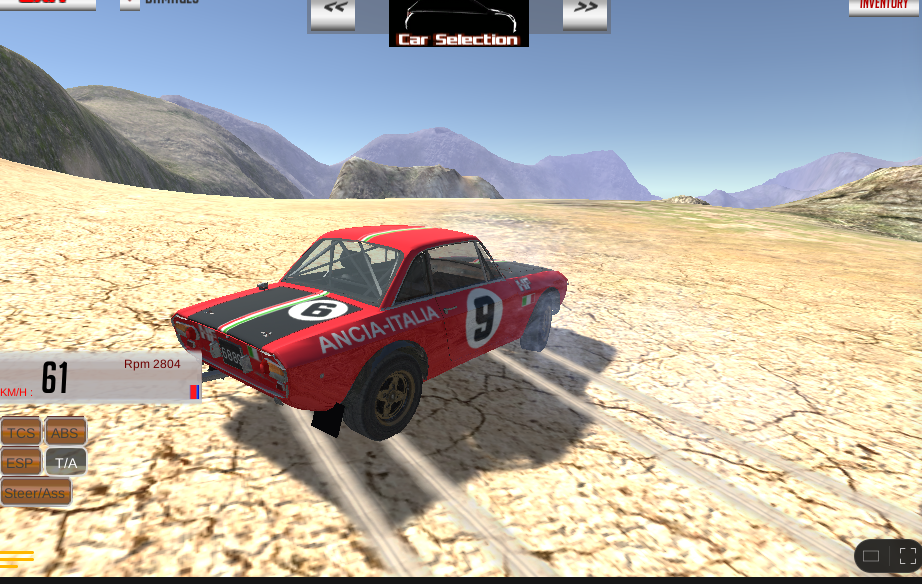Click the red button at top-left corner

click(x=47, y=4)
